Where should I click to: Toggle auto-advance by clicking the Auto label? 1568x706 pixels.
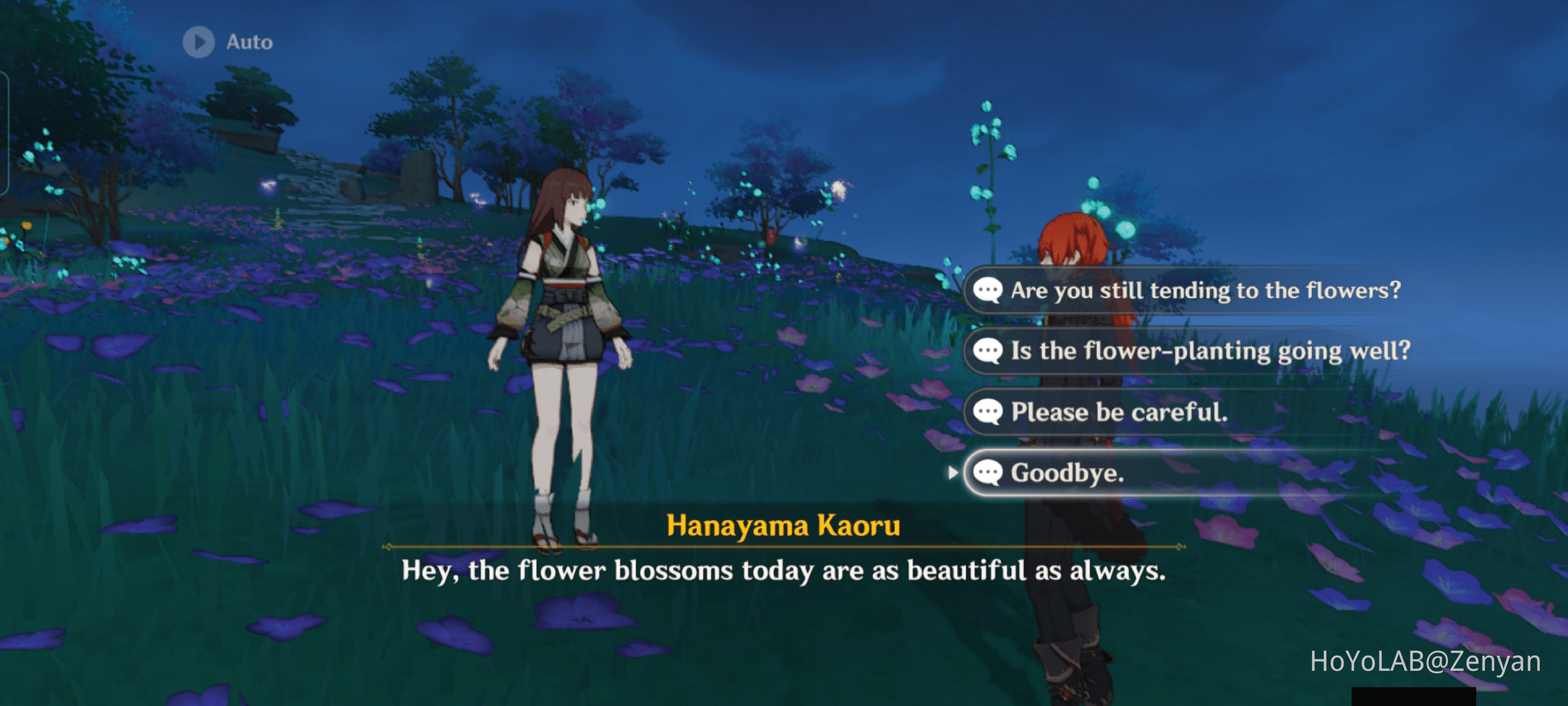point(248,42)
